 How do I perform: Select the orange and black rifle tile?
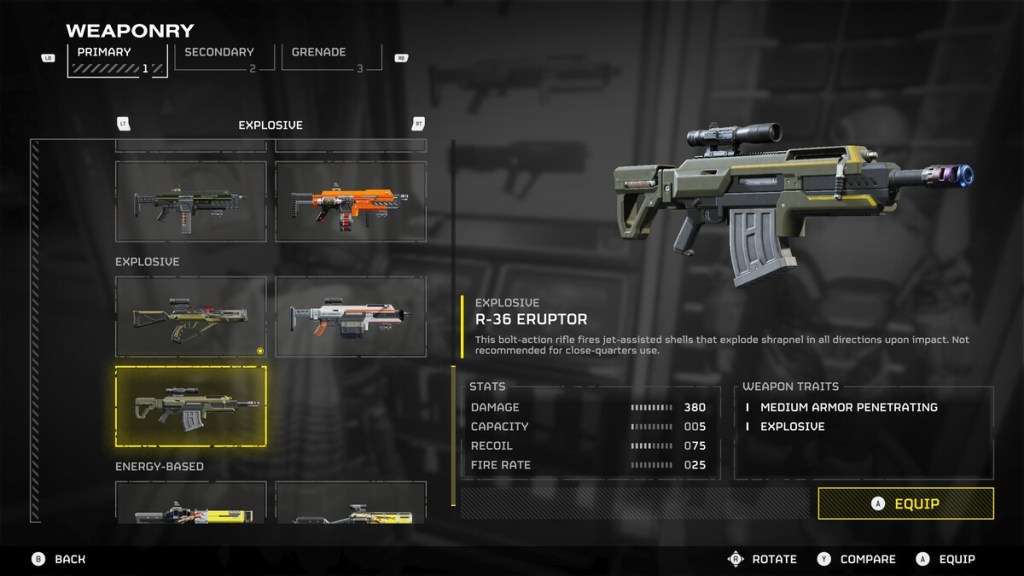[x=351, y=201]
